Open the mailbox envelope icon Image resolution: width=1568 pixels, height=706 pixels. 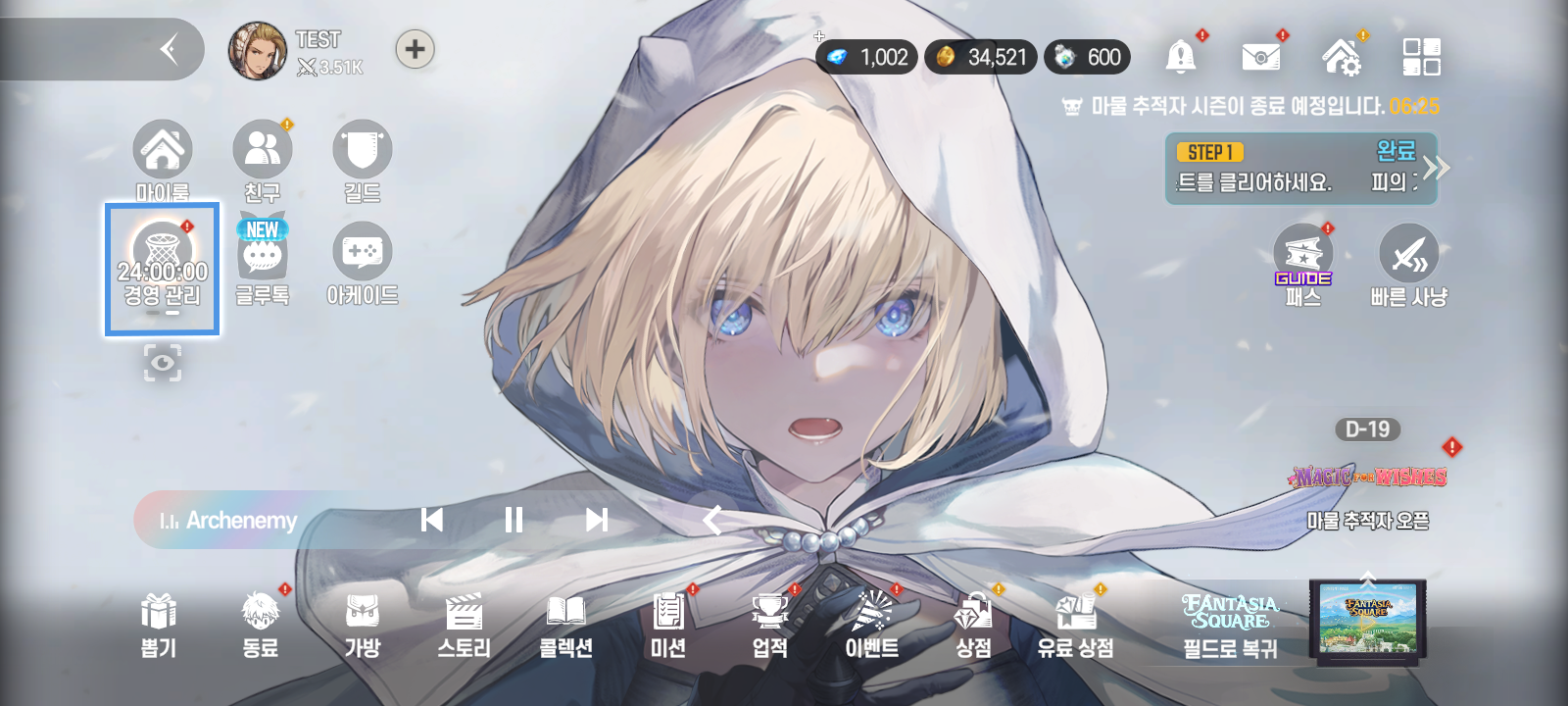1260,57
